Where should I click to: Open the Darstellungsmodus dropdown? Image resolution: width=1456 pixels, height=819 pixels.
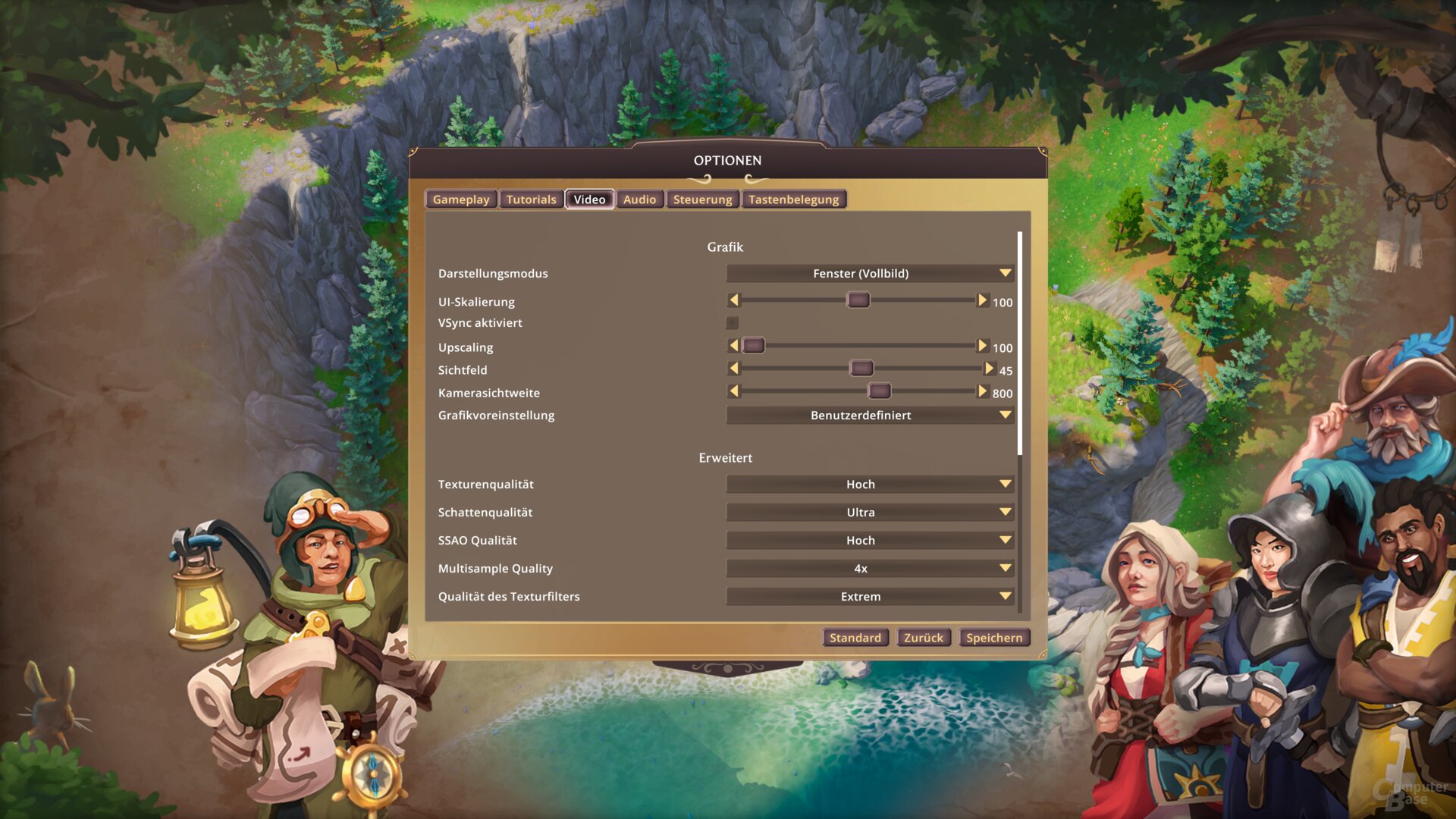click(x=869, y=273)
